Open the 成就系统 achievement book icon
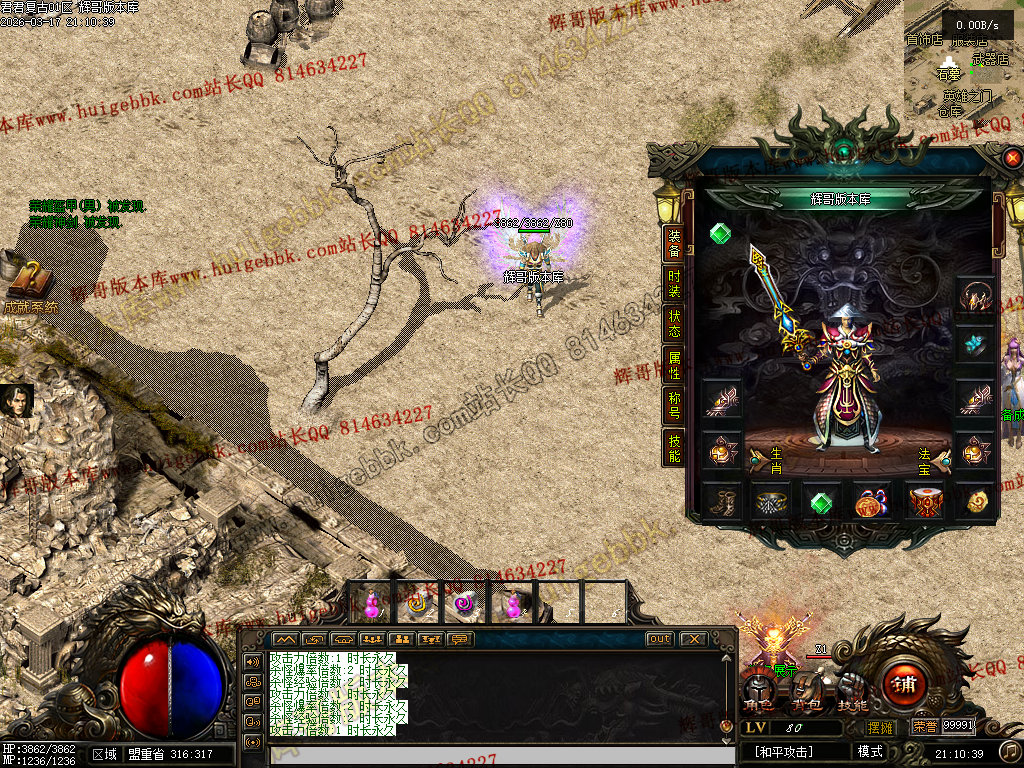The height and width of the screenshot is (768, 1024). tap(28, 283)
